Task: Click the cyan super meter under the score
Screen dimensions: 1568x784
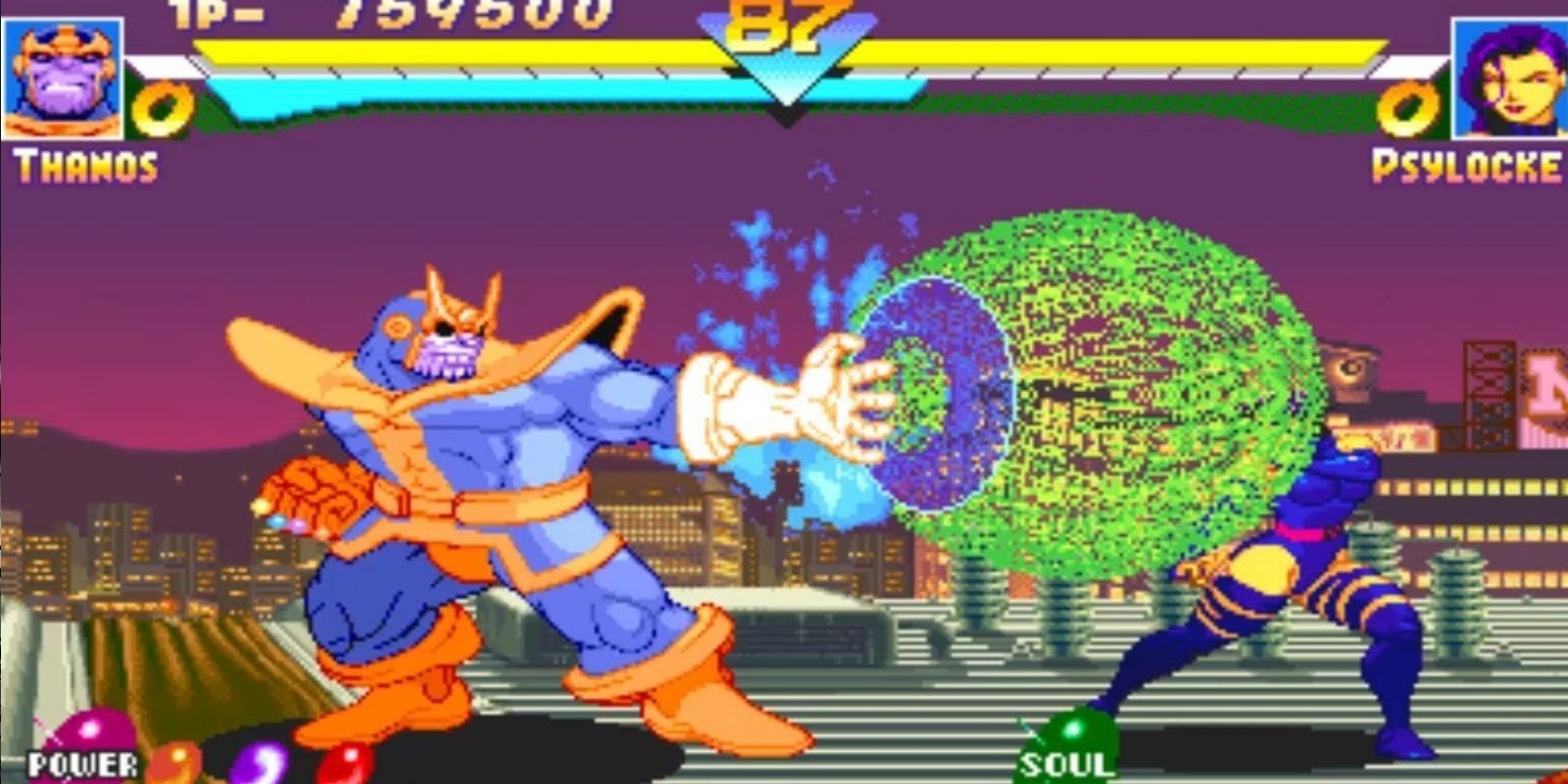Action: pyautogui.click(x=441, y=90)
